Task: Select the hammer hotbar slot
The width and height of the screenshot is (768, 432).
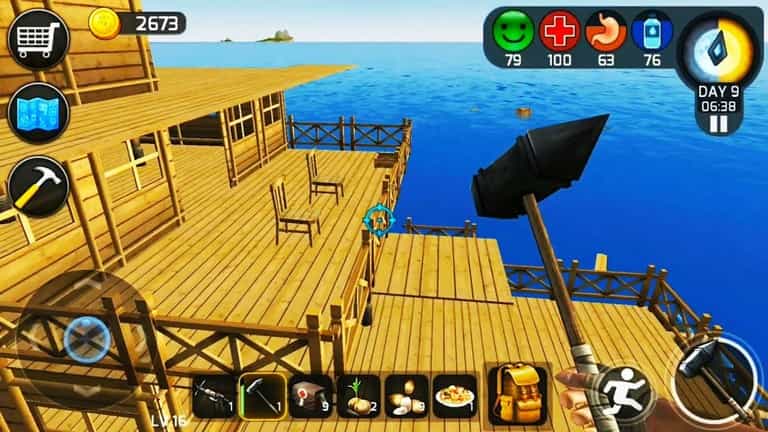Action: [262, 397]
